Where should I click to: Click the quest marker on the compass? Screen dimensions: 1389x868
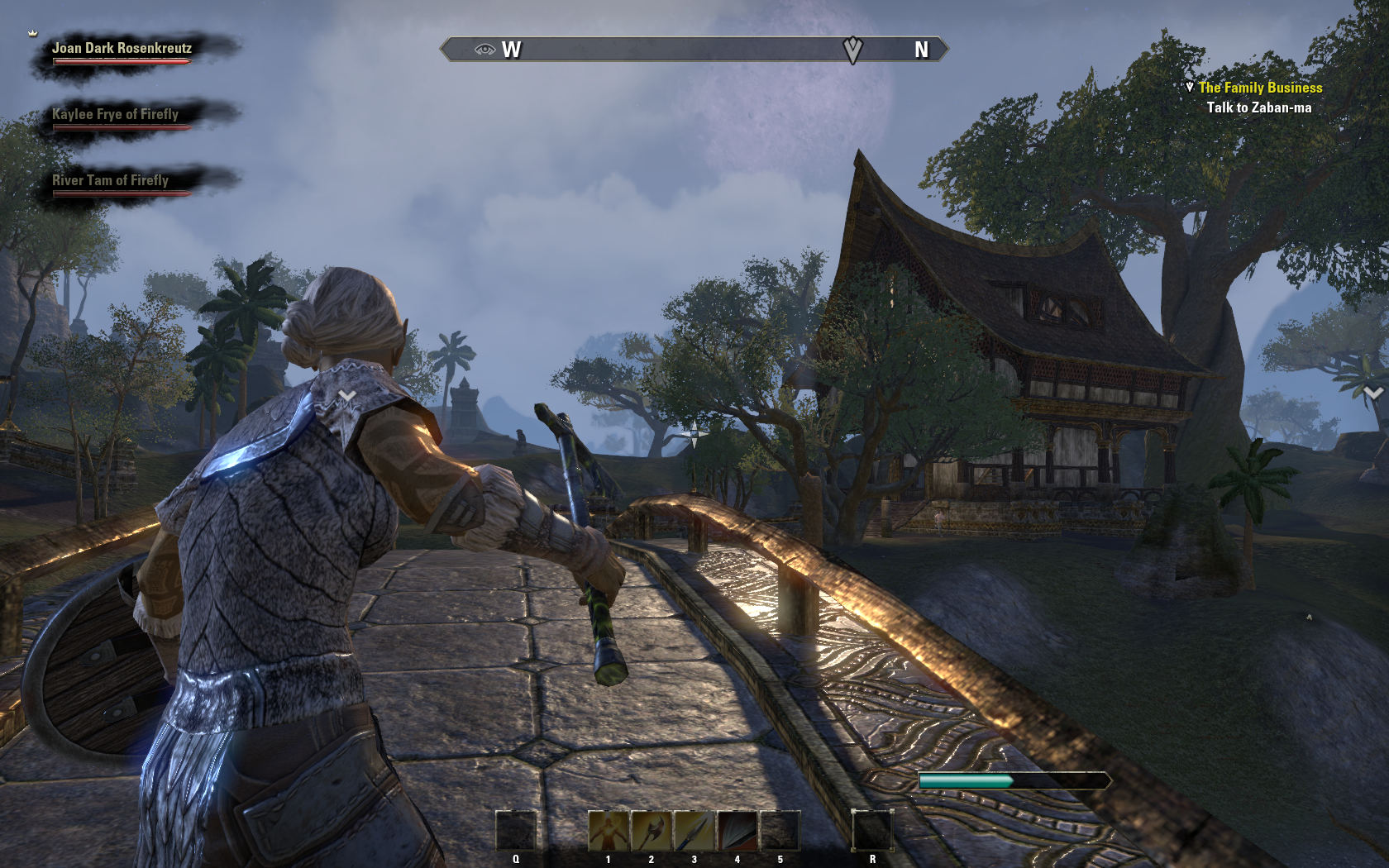pos(852,50)
